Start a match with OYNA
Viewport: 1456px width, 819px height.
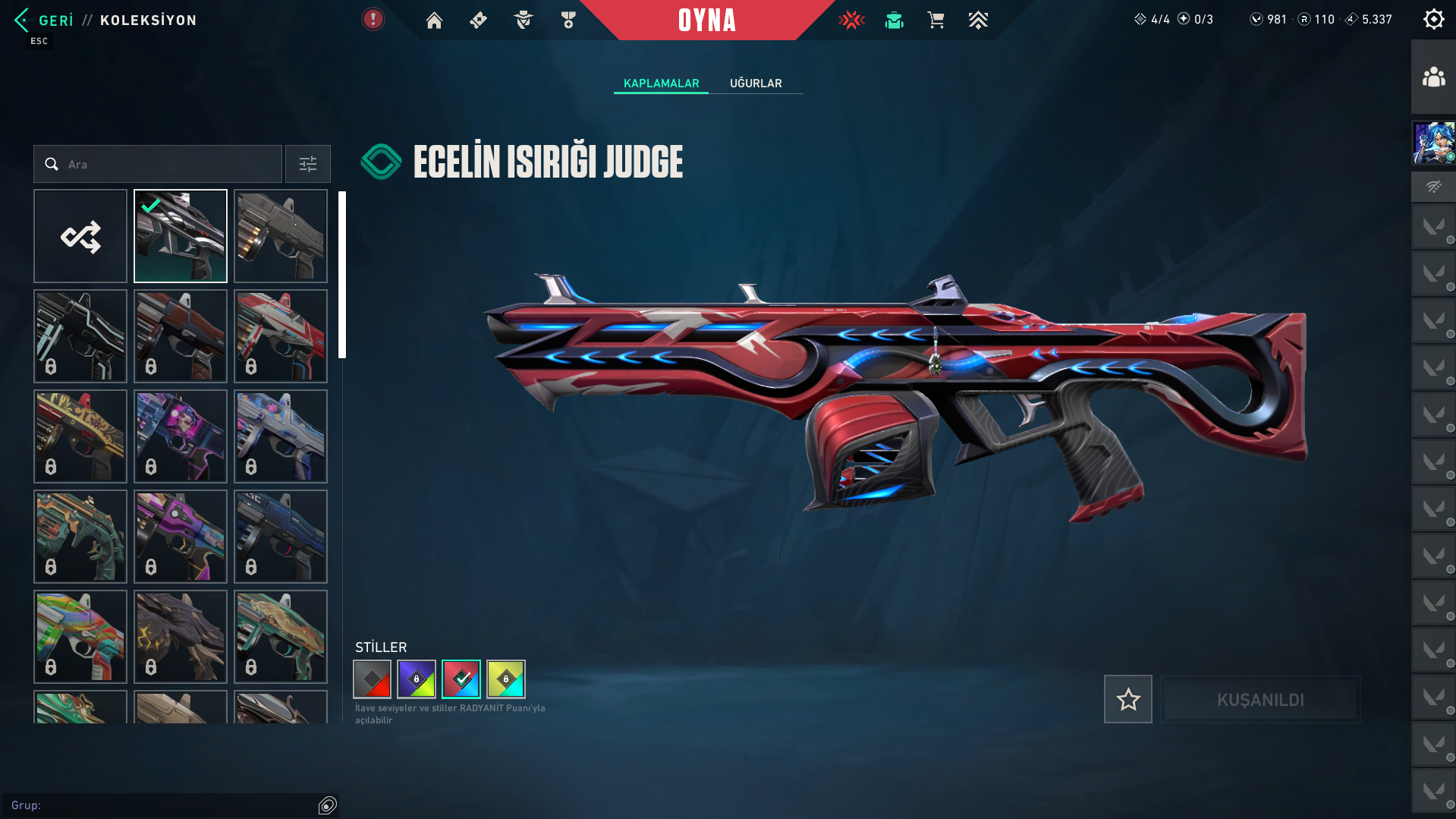tap(706, 20)
